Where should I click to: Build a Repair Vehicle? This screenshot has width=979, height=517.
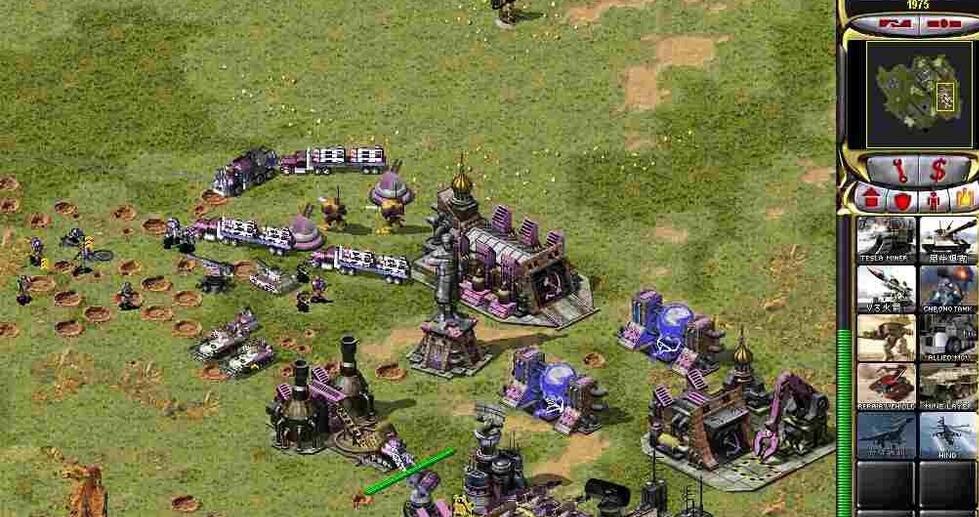(x=886, y=386)
